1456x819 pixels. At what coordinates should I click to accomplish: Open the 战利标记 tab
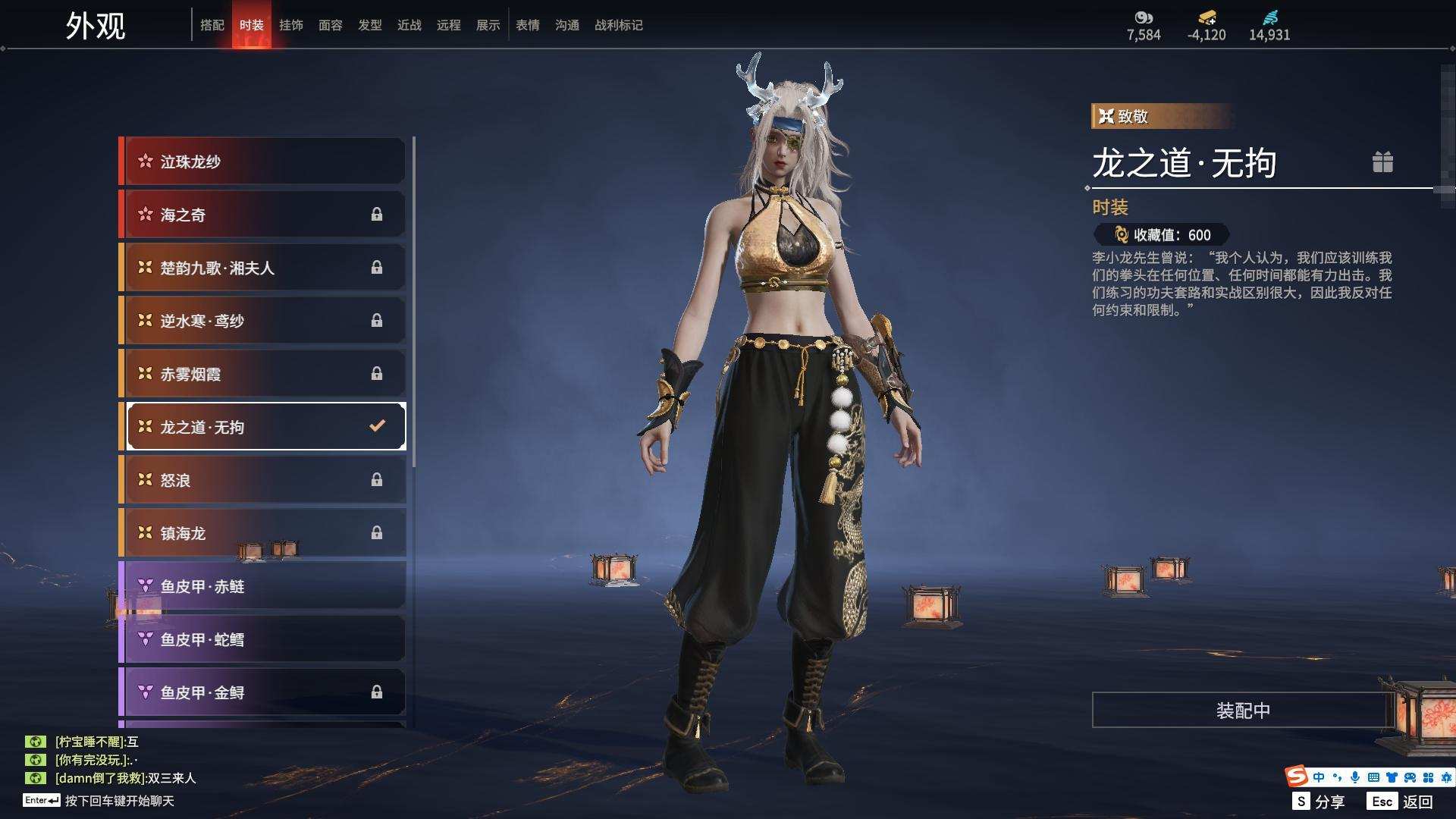pos(619,25)
